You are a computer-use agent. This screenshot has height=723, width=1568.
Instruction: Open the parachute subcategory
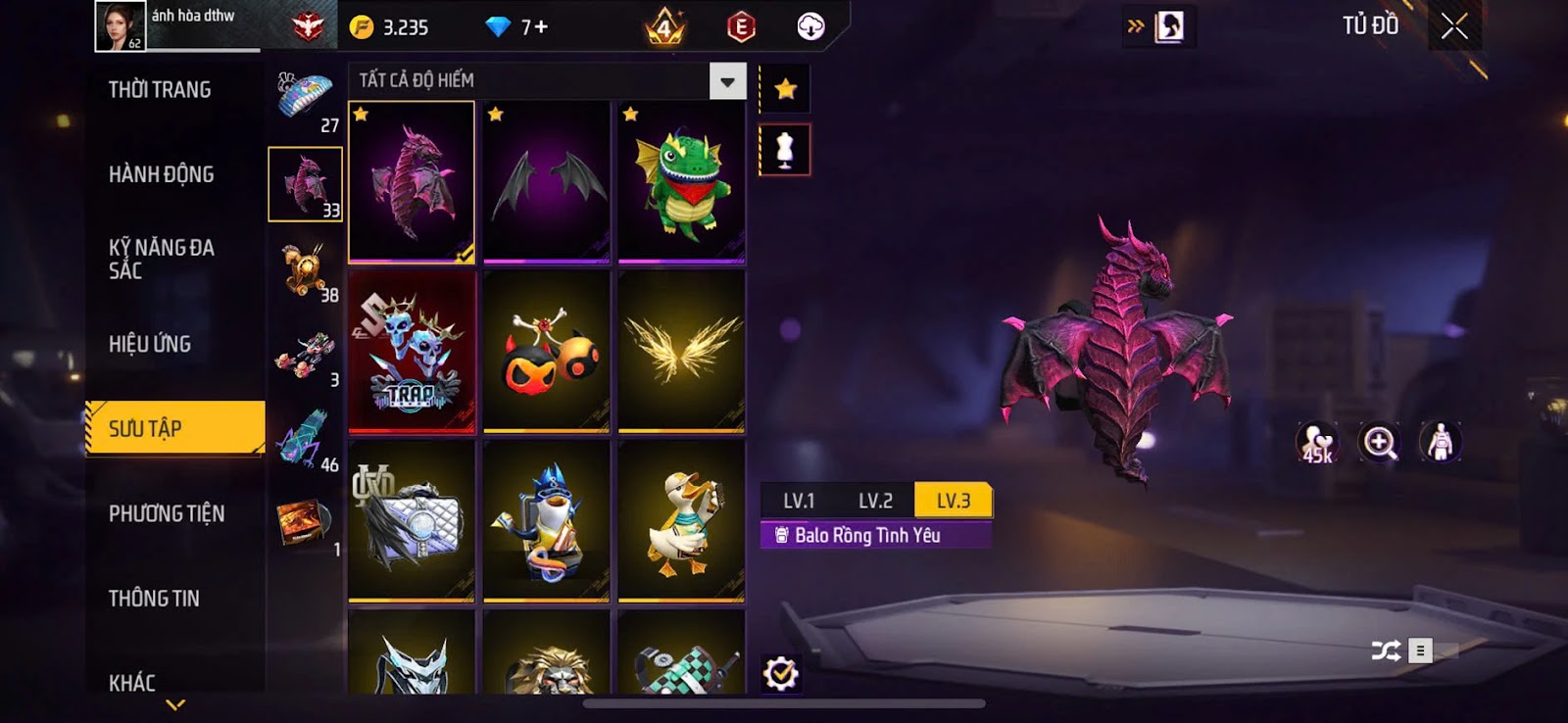[305, 101]
